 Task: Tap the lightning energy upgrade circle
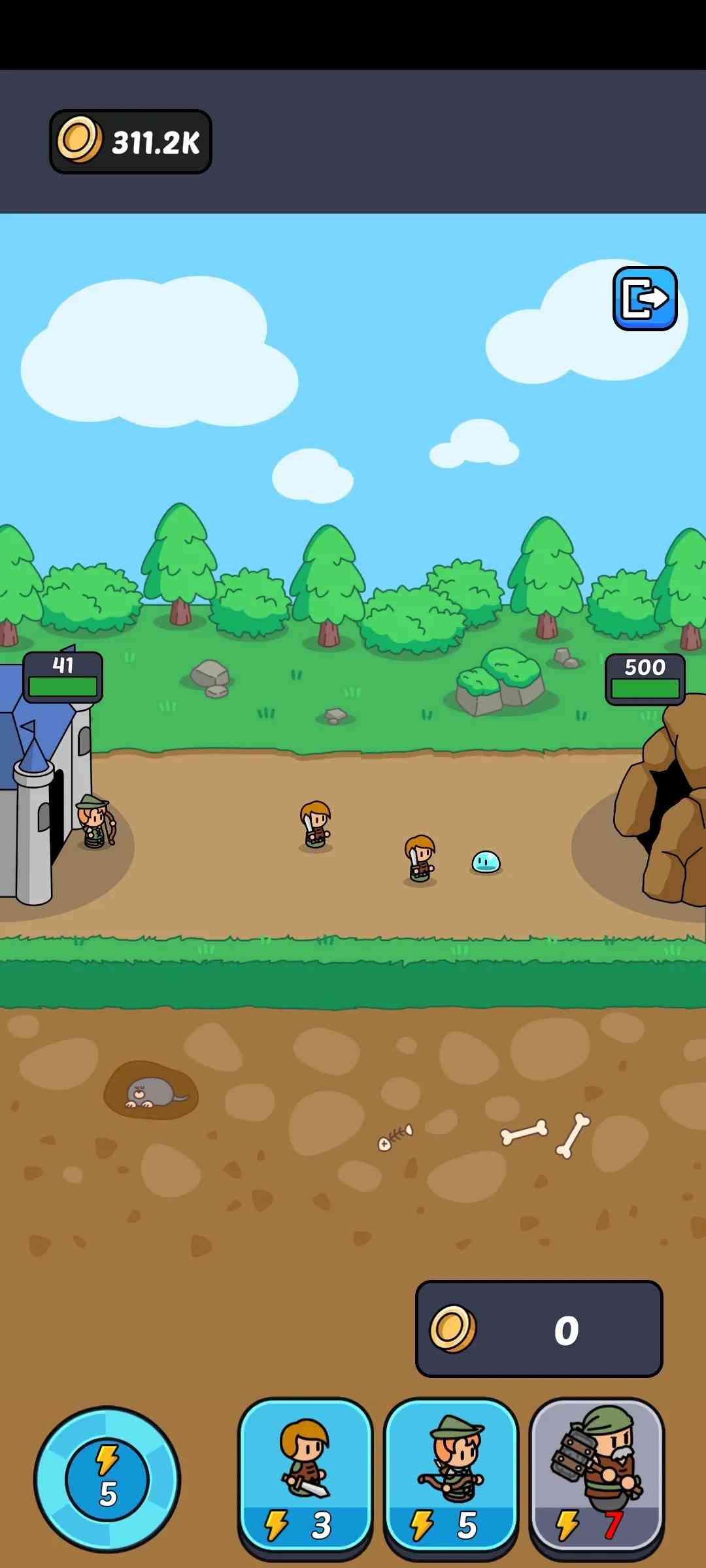tap(107, 1479)
